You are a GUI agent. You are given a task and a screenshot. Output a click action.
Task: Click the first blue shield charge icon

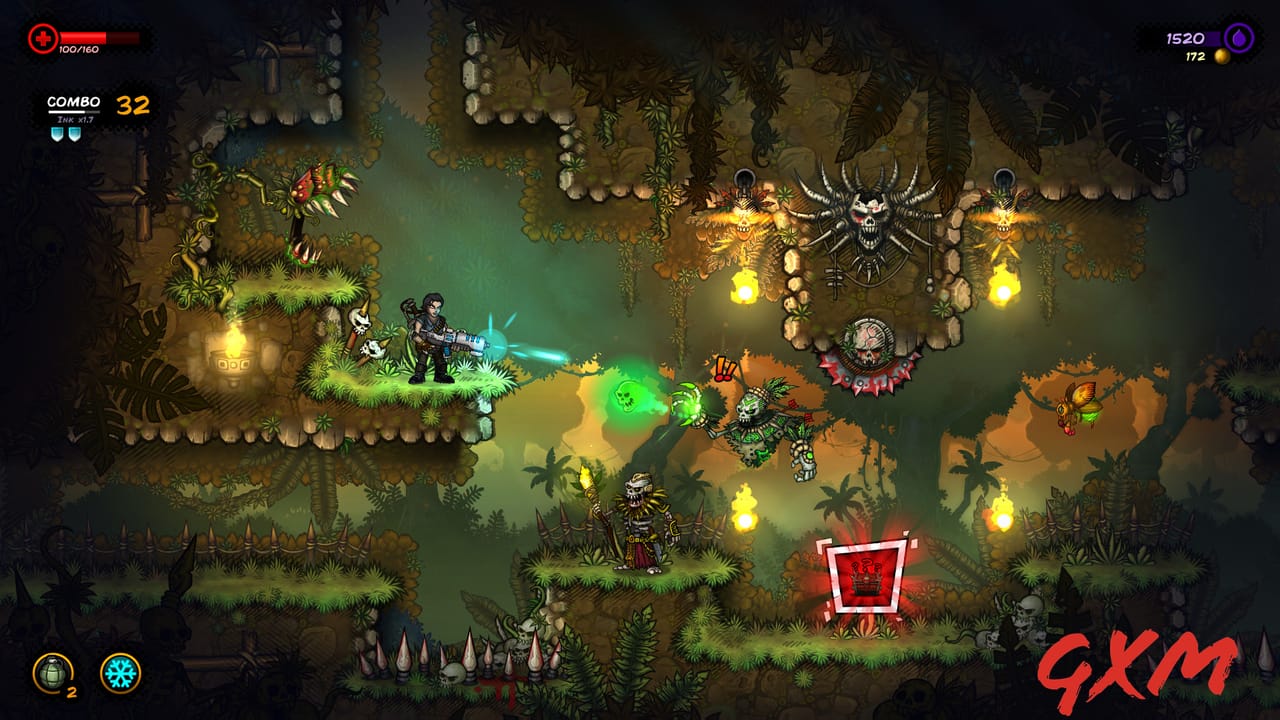pyautogui.click(x=58, y=133)
